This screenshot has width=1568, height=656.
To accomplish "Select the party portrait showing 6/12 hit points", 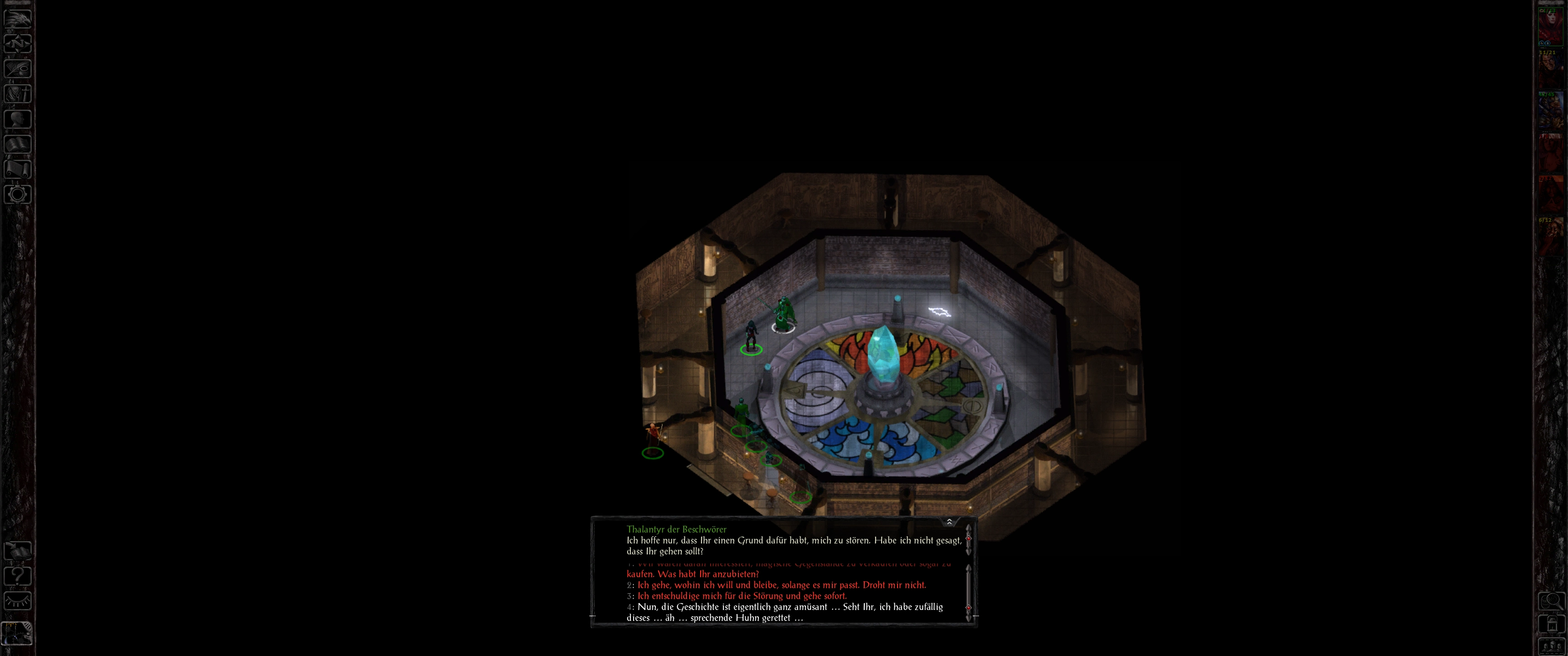I will click(1551, 237).
